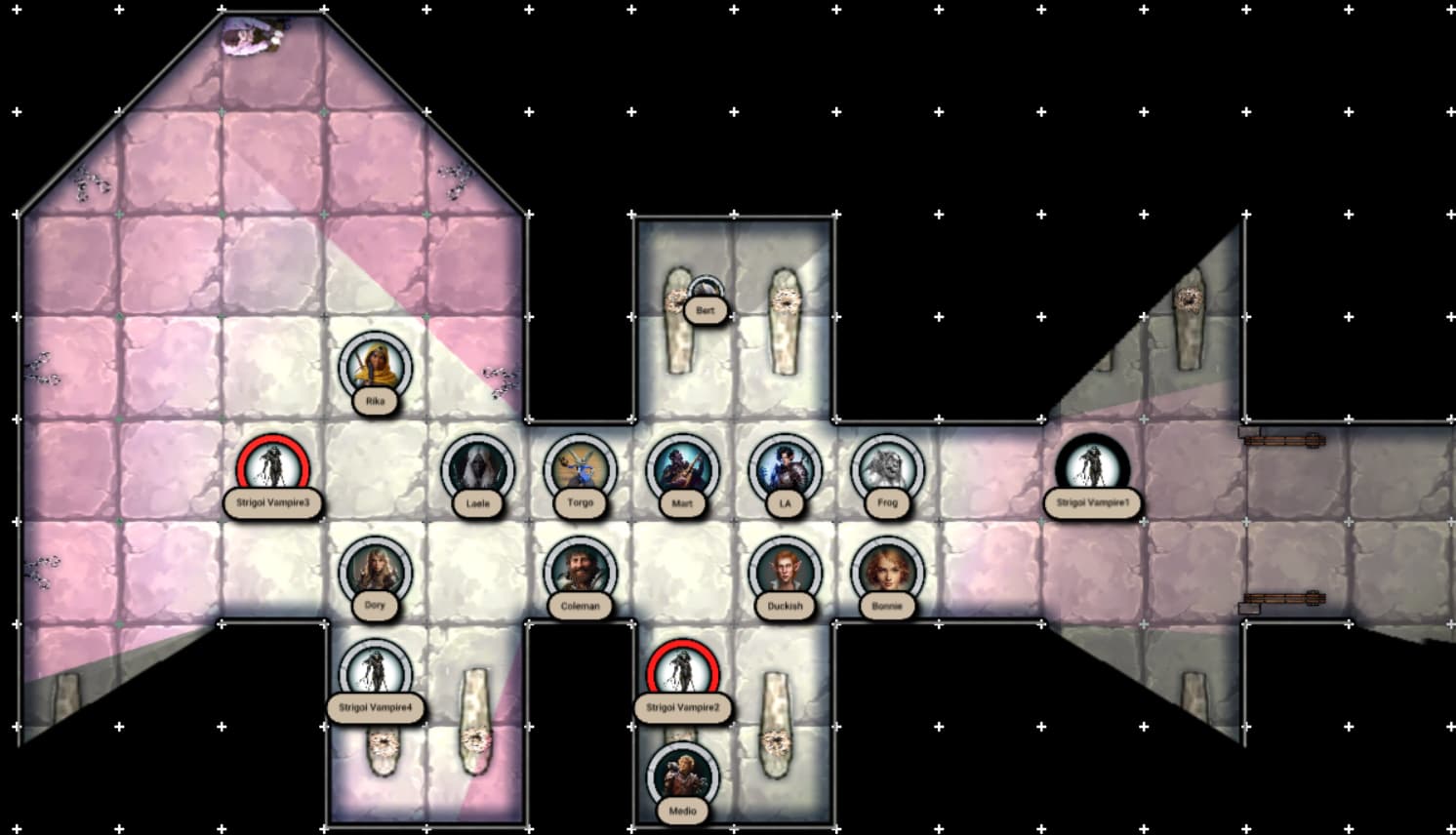Select the small Bert token

pyautogui.click(x=705, y=291)
